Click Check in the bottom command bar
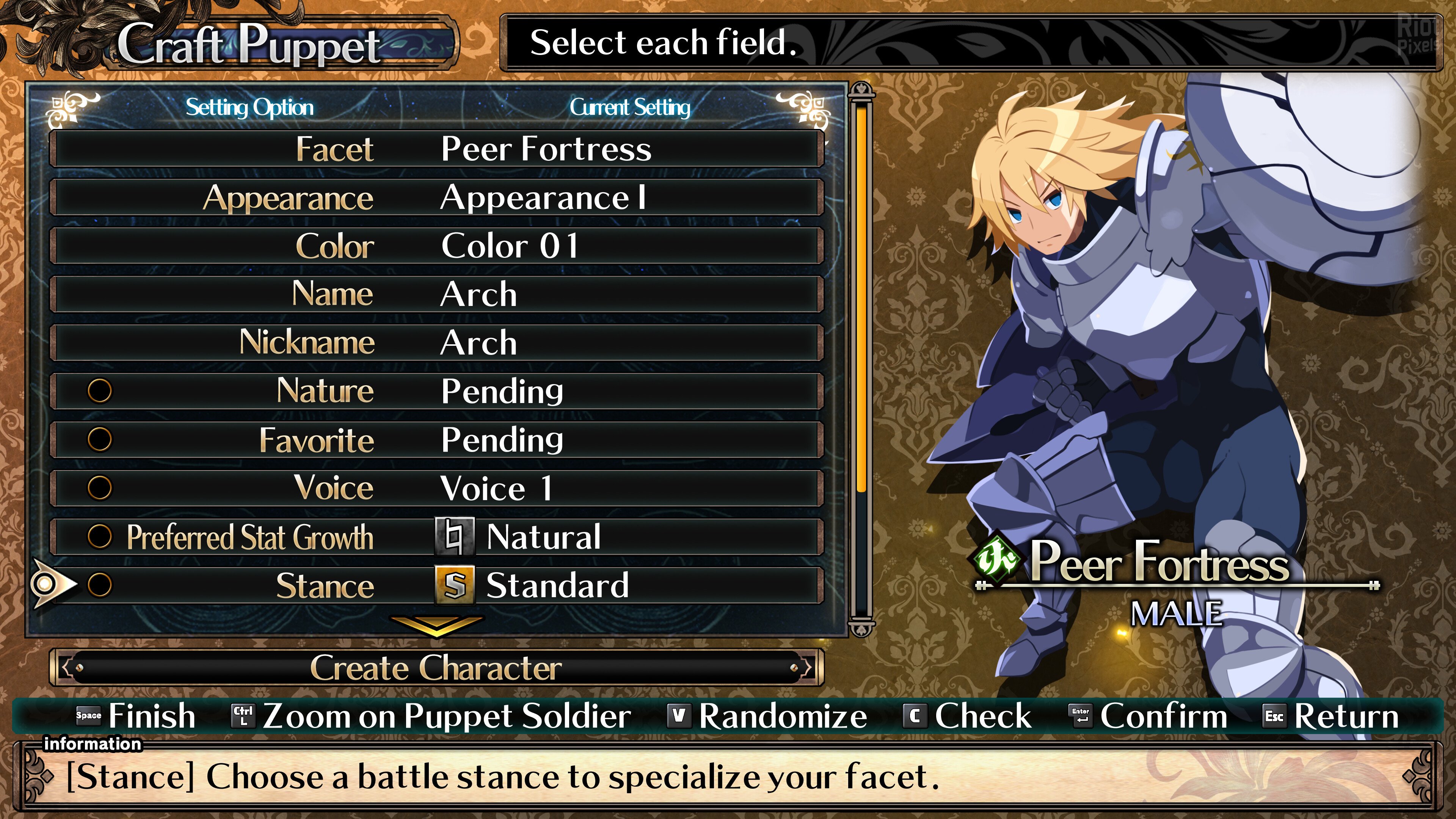The height and width of the screenshot is (819, 1456). [968, 716]
